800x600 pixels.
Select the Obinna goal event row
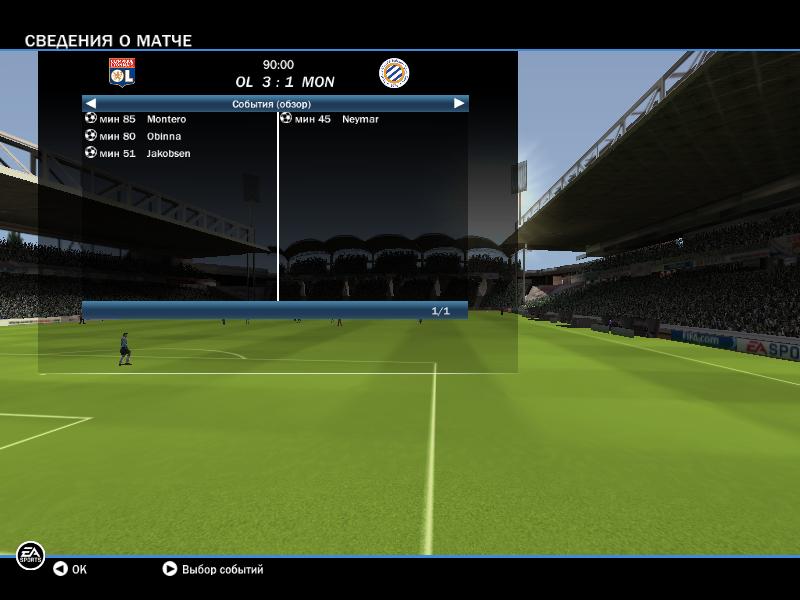[163, 136]
